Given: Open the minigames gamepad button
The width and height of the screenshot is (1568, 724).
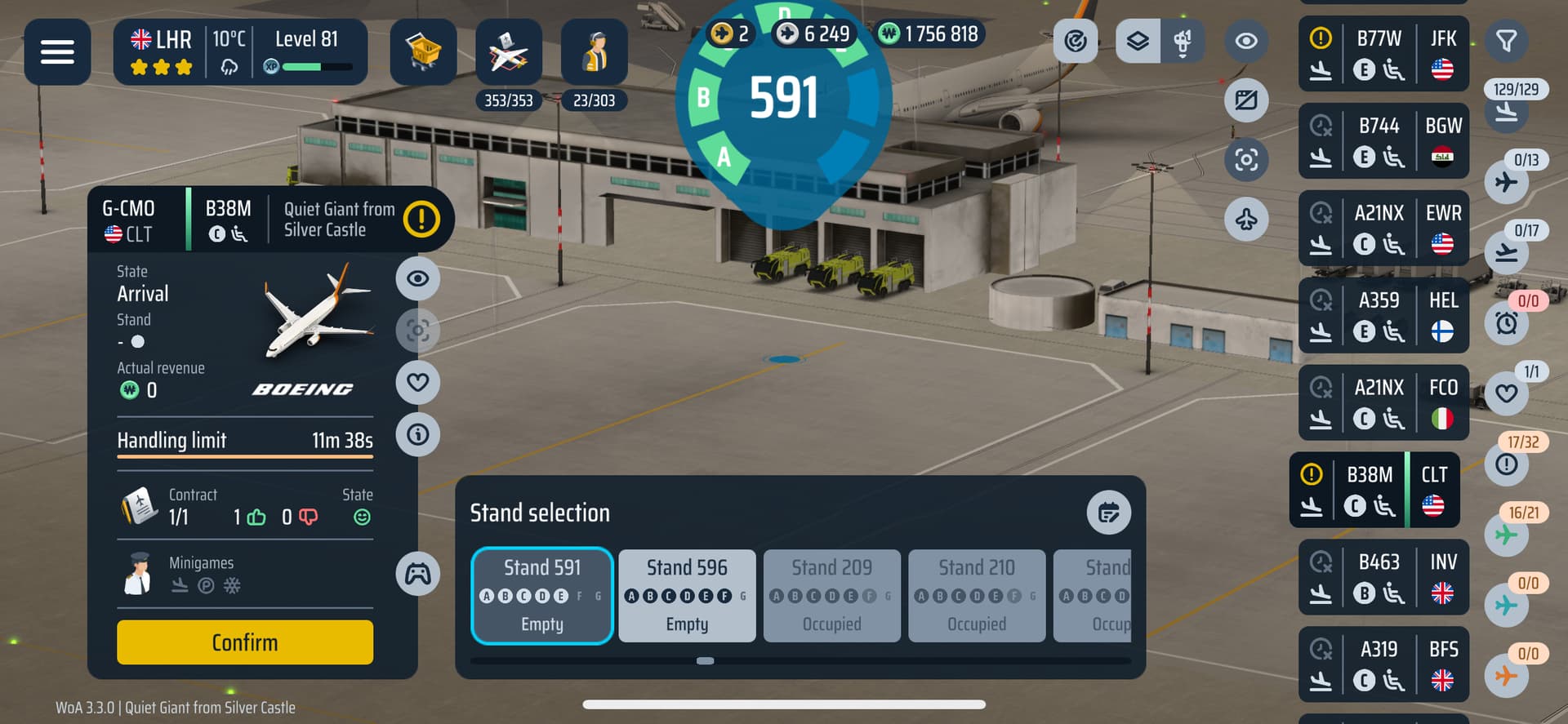Looking at the screenshot, I should (x=417, y=573).
